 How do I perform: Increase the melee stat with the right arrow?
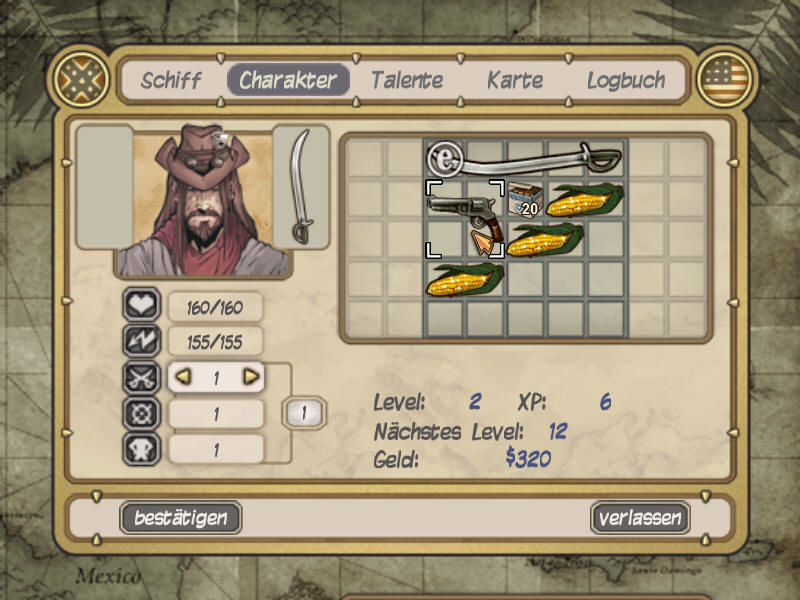click(251, 378)
